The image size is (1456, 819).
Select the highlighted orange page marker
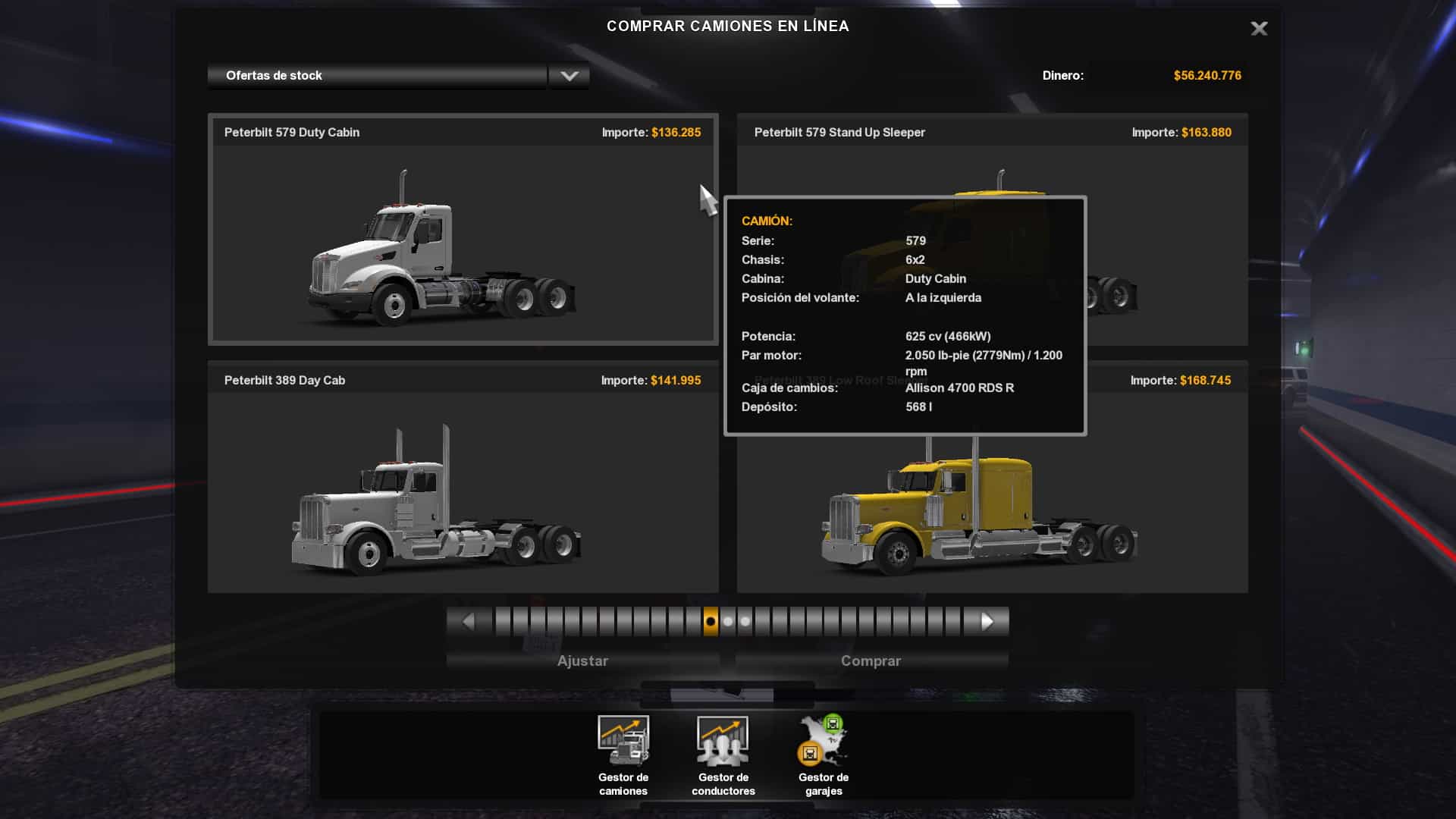tap(711, 622)
